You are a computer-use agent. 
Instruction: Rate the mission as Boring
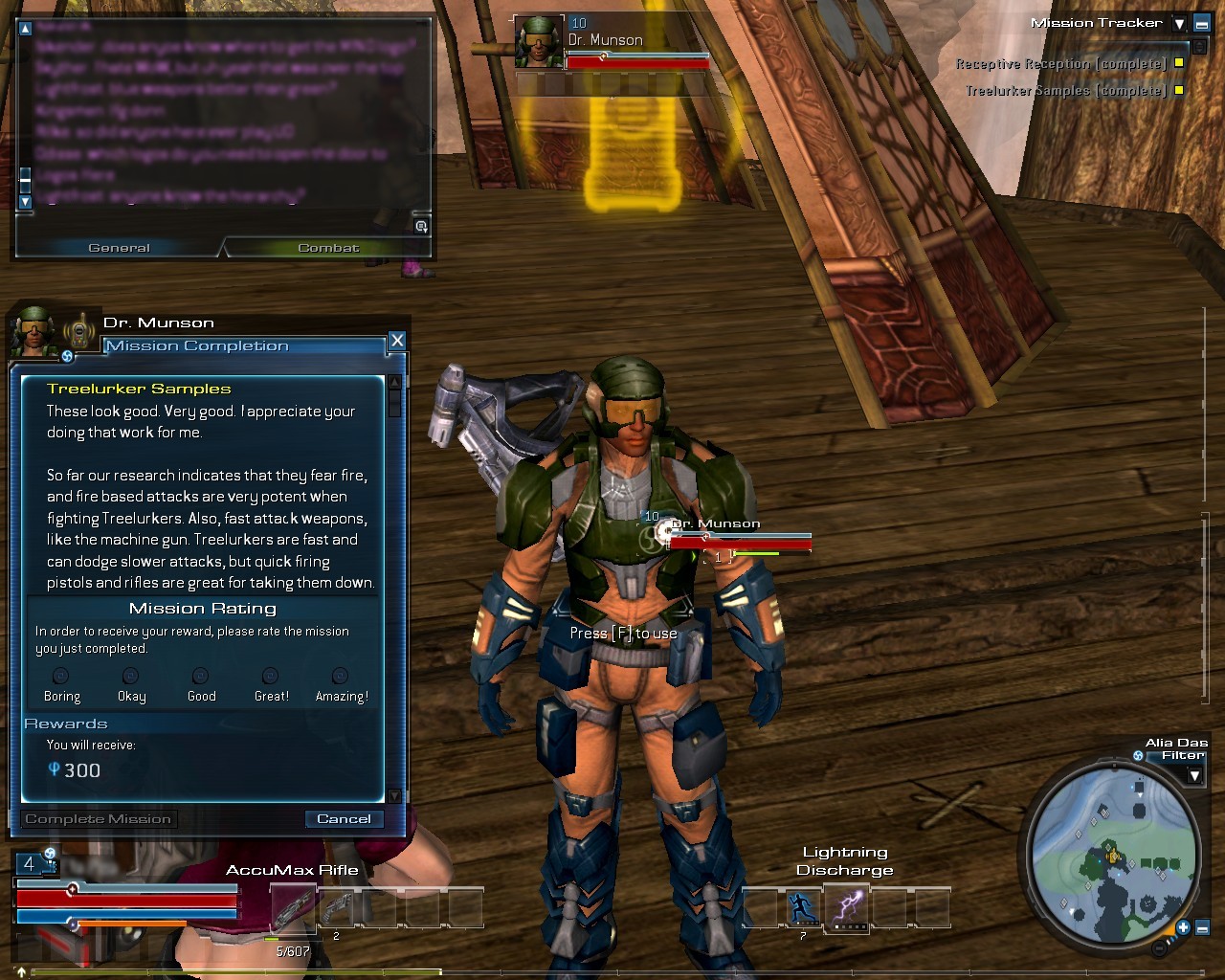point(60,676)
